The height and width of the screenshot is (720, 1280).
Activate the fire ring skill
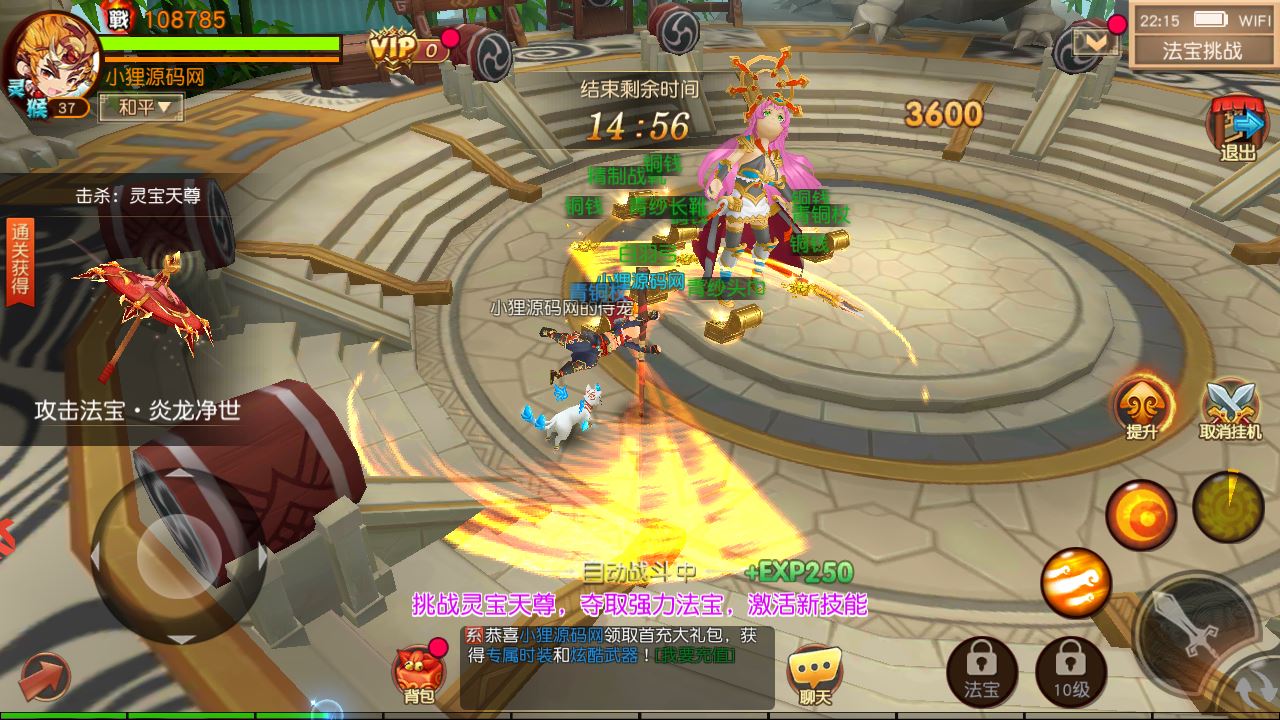(1140, 514)
